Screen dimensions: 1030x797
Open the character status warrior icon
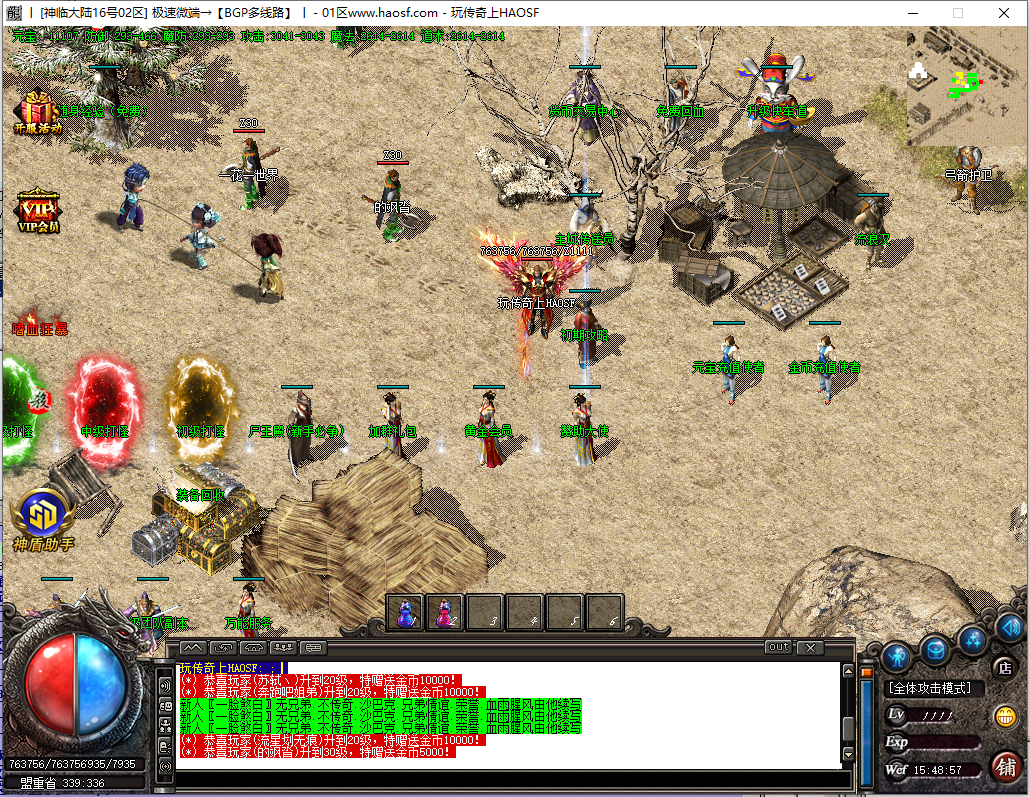[895, 657]
